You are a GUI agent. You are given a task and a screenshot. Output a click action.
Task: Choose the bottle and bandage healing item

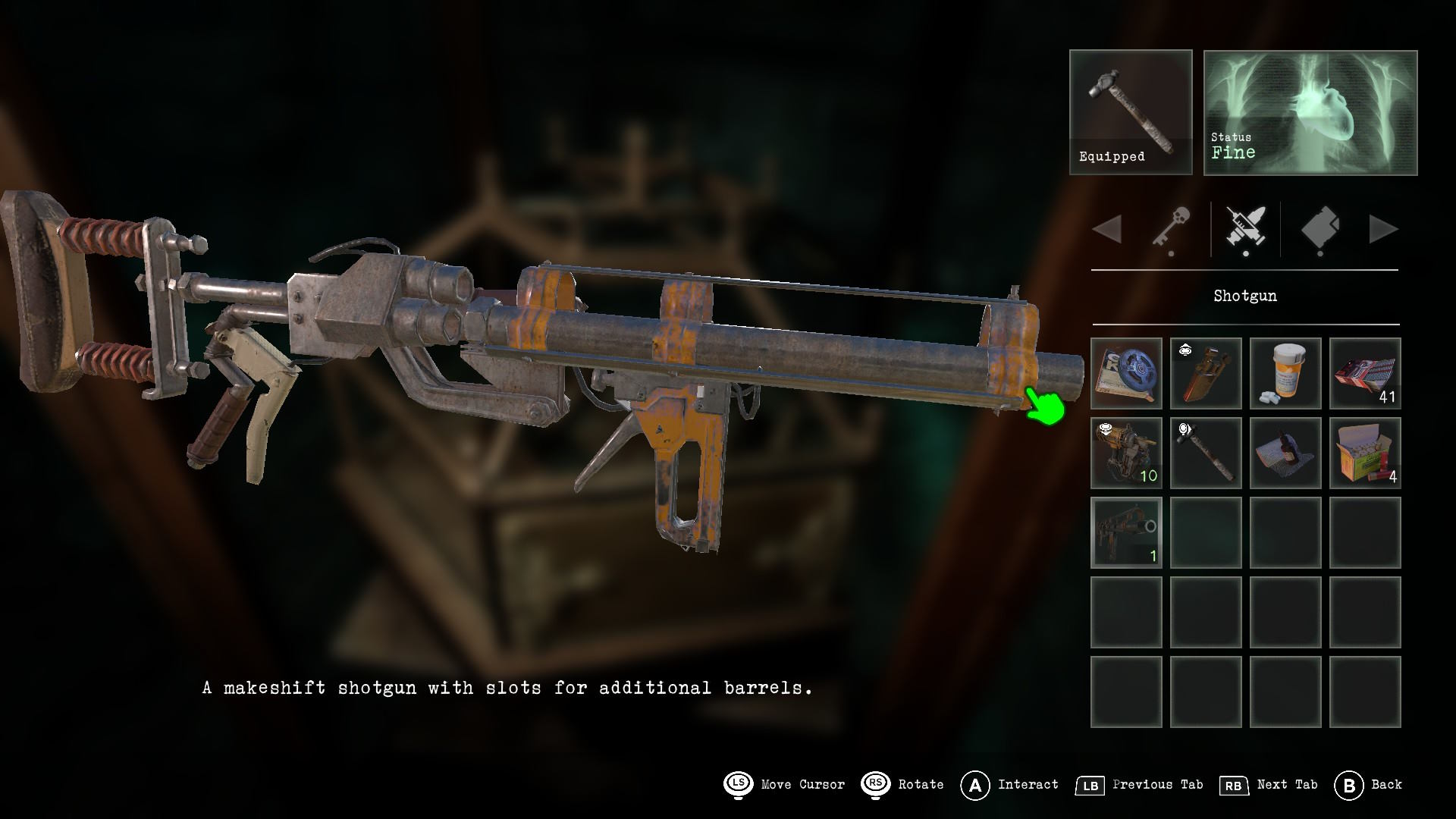1285,453
